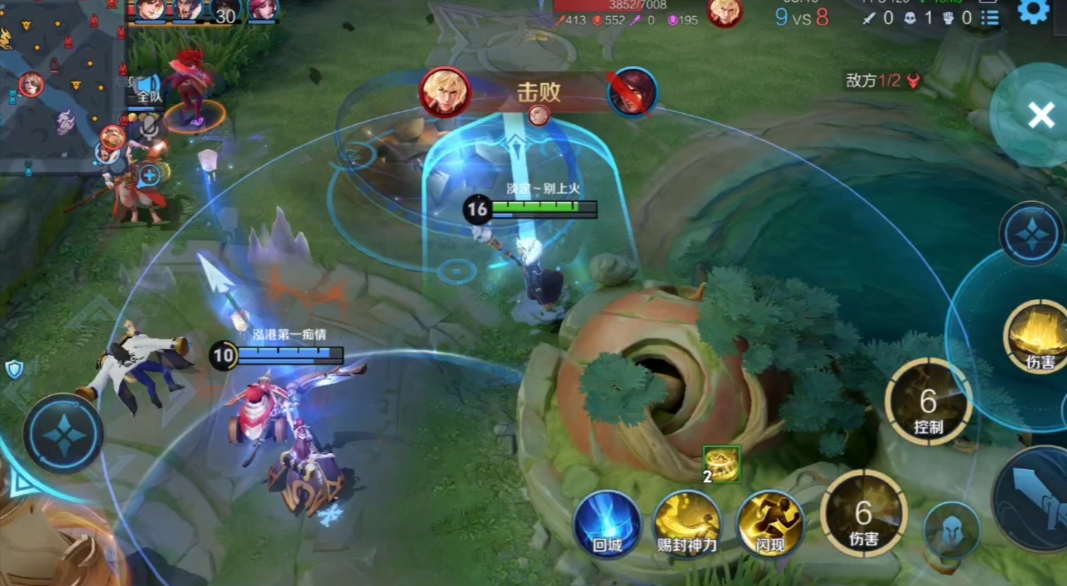Cancel the skill cast with the X button
The image size is (1067, 586).
coord(1040,115)
